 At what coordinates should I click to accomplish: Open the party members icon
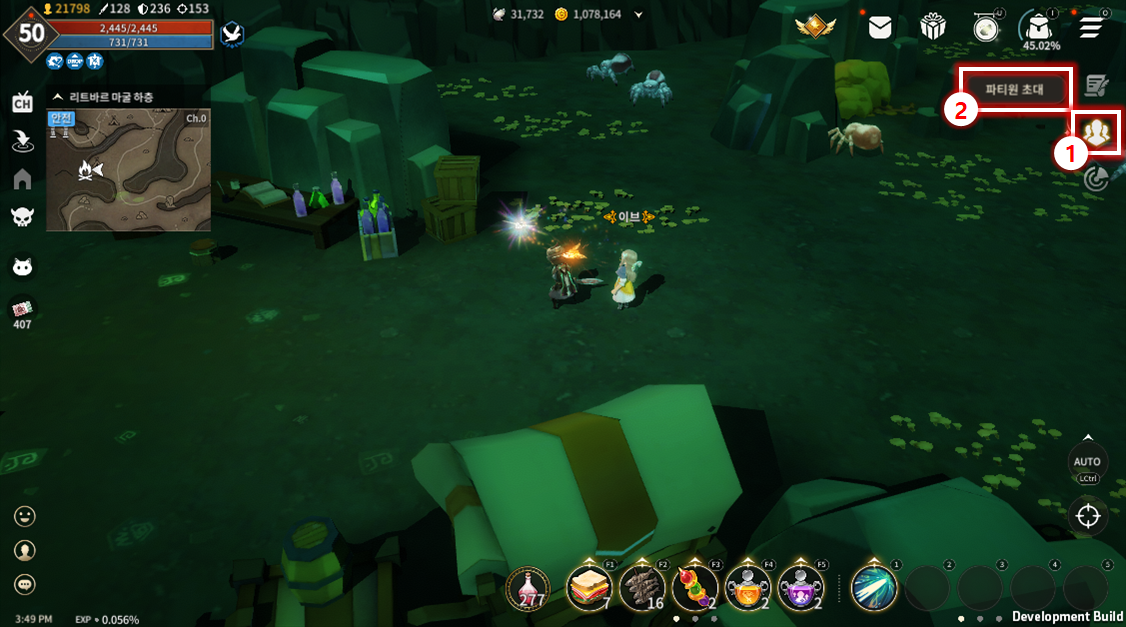click(1097, 133)
